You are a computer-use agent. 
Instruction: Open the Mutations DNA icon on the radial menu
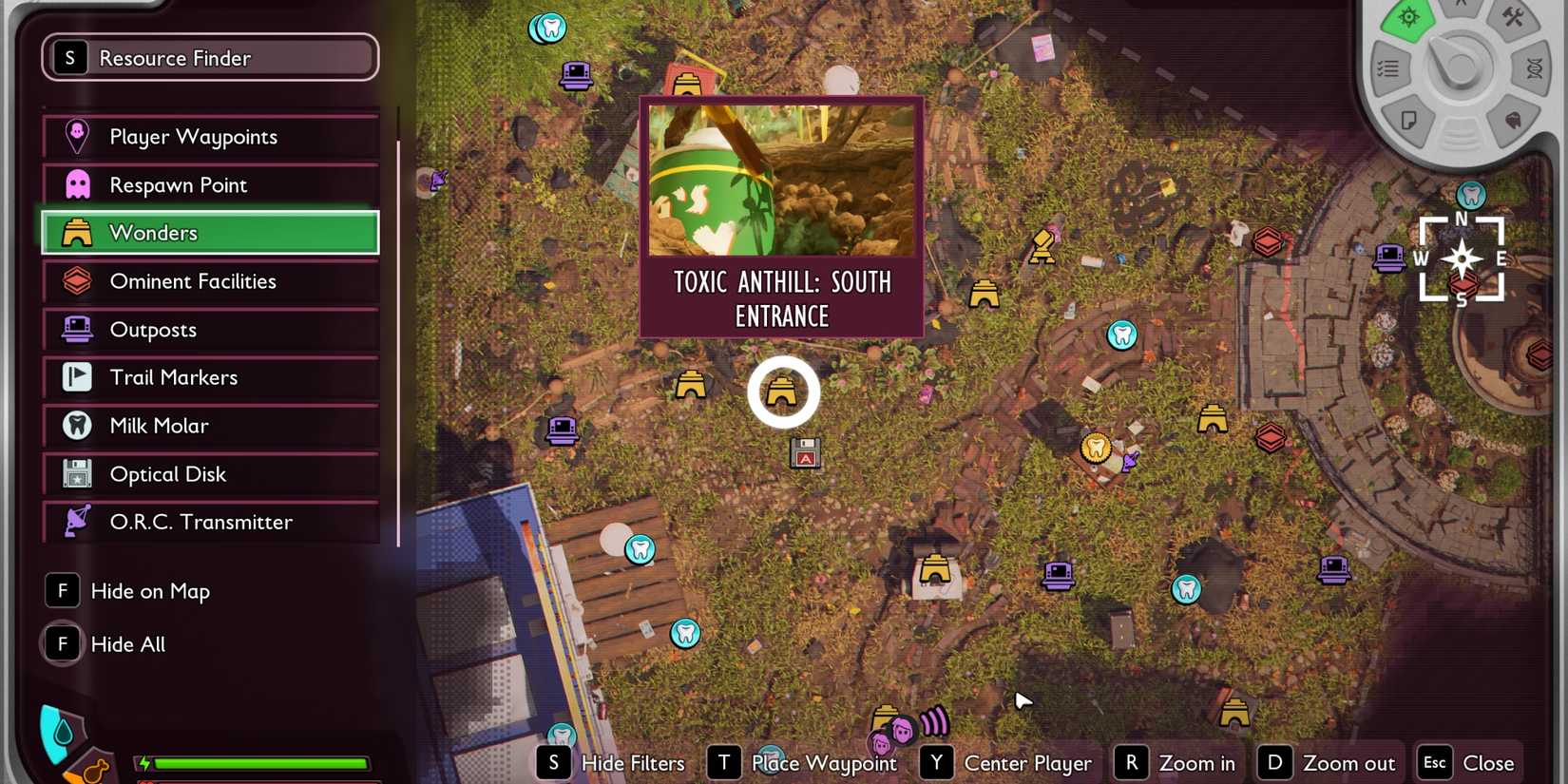pos(1535,69)
